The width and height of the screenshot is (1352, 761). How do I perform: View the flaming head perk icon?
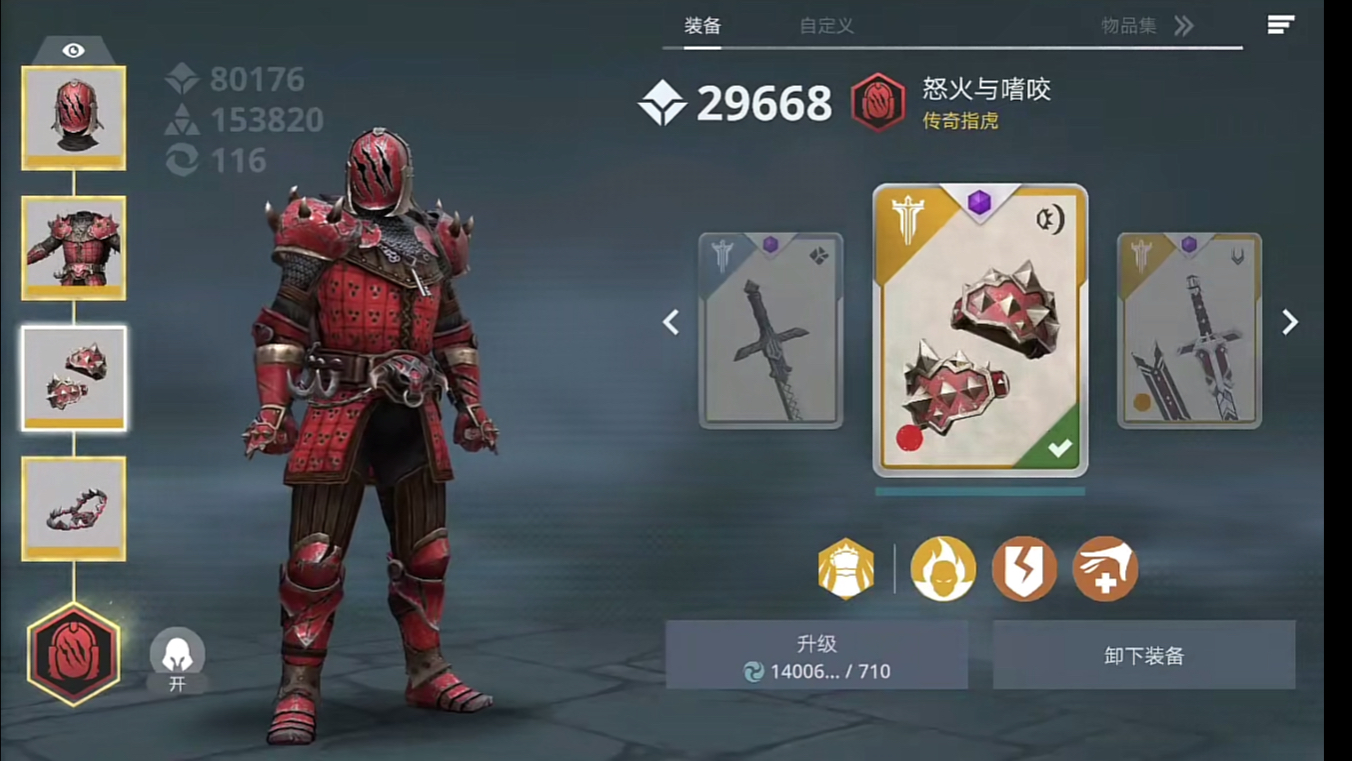pos(942,569)
